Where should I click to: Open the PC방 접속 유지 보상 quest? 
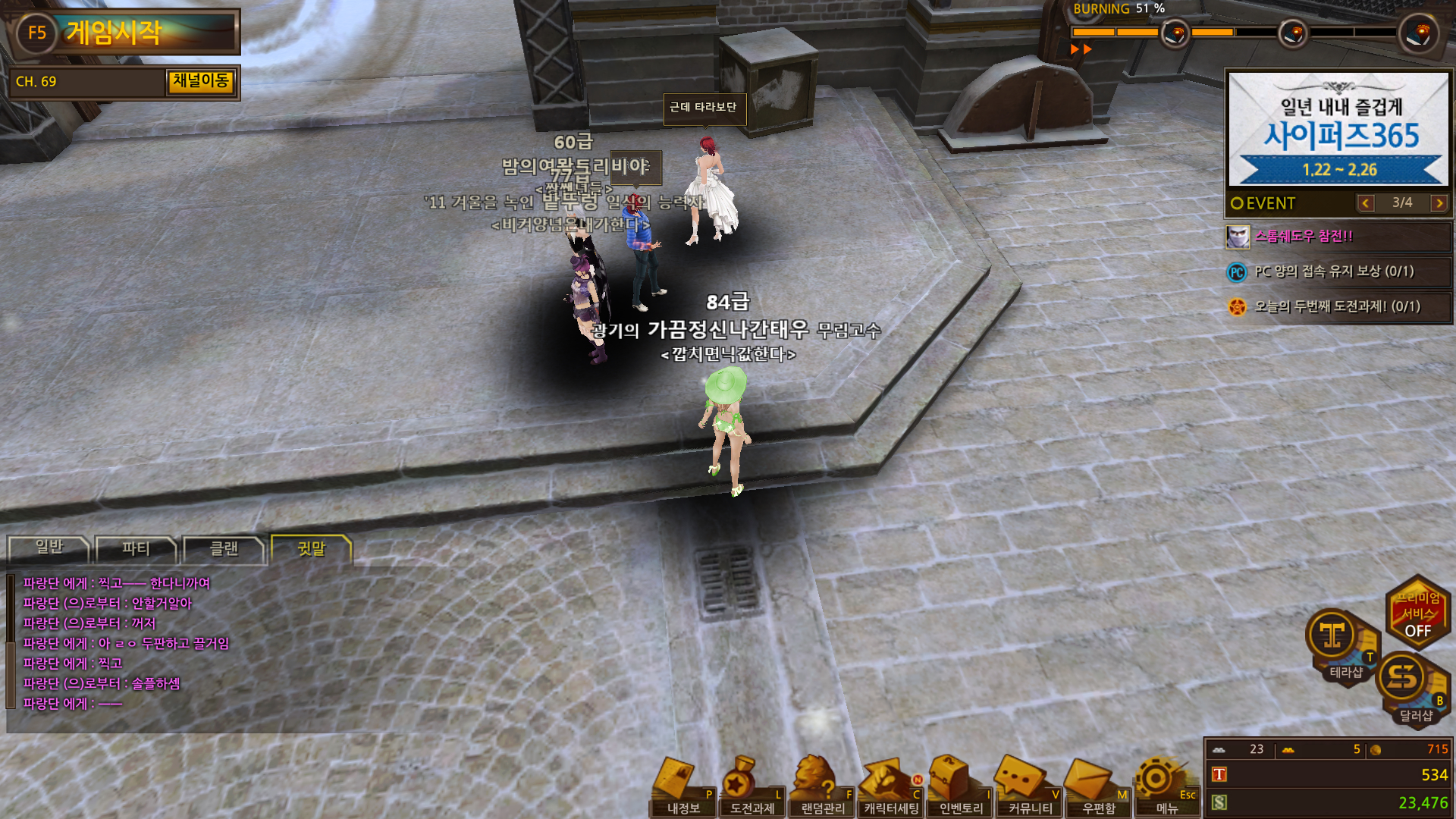(1338, 271)
